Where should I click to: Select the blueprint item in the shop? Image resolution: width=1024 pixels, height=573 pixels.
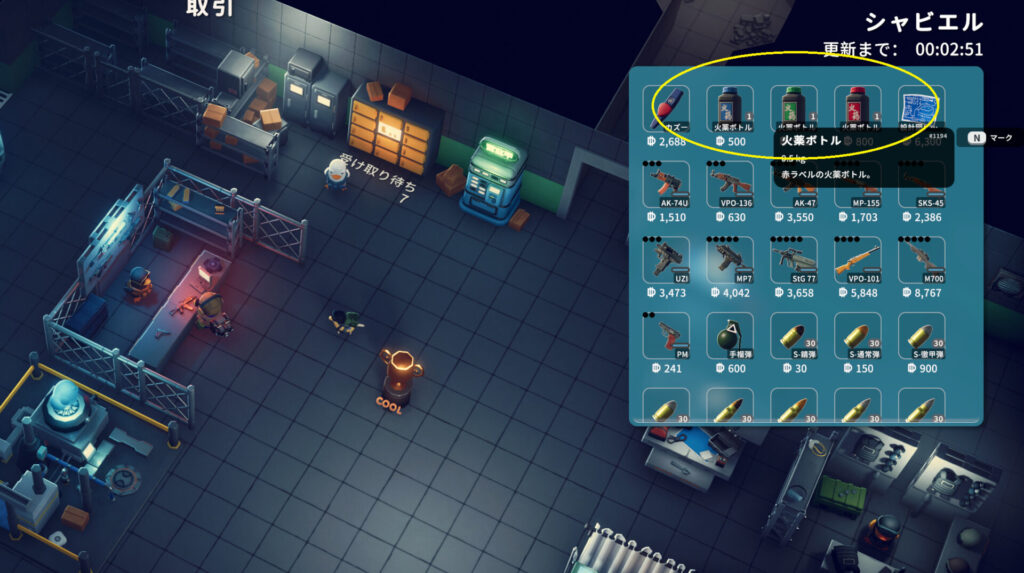[921, 109]
